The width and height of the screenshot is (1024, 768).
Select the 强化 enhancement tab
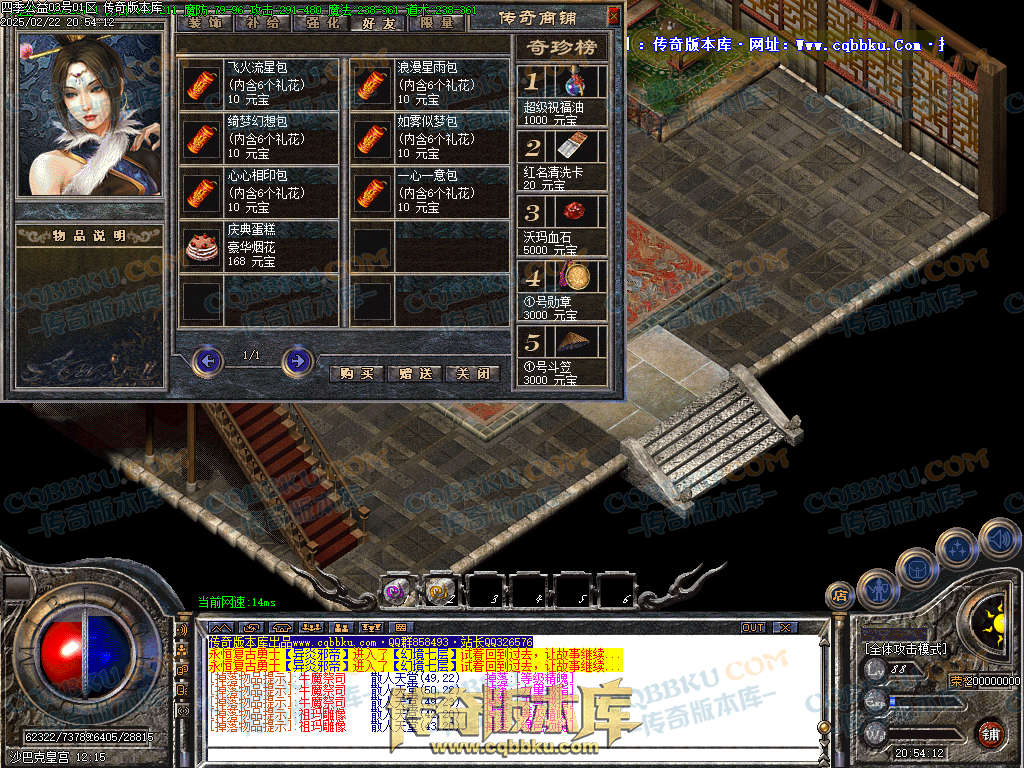pos(322,21)
